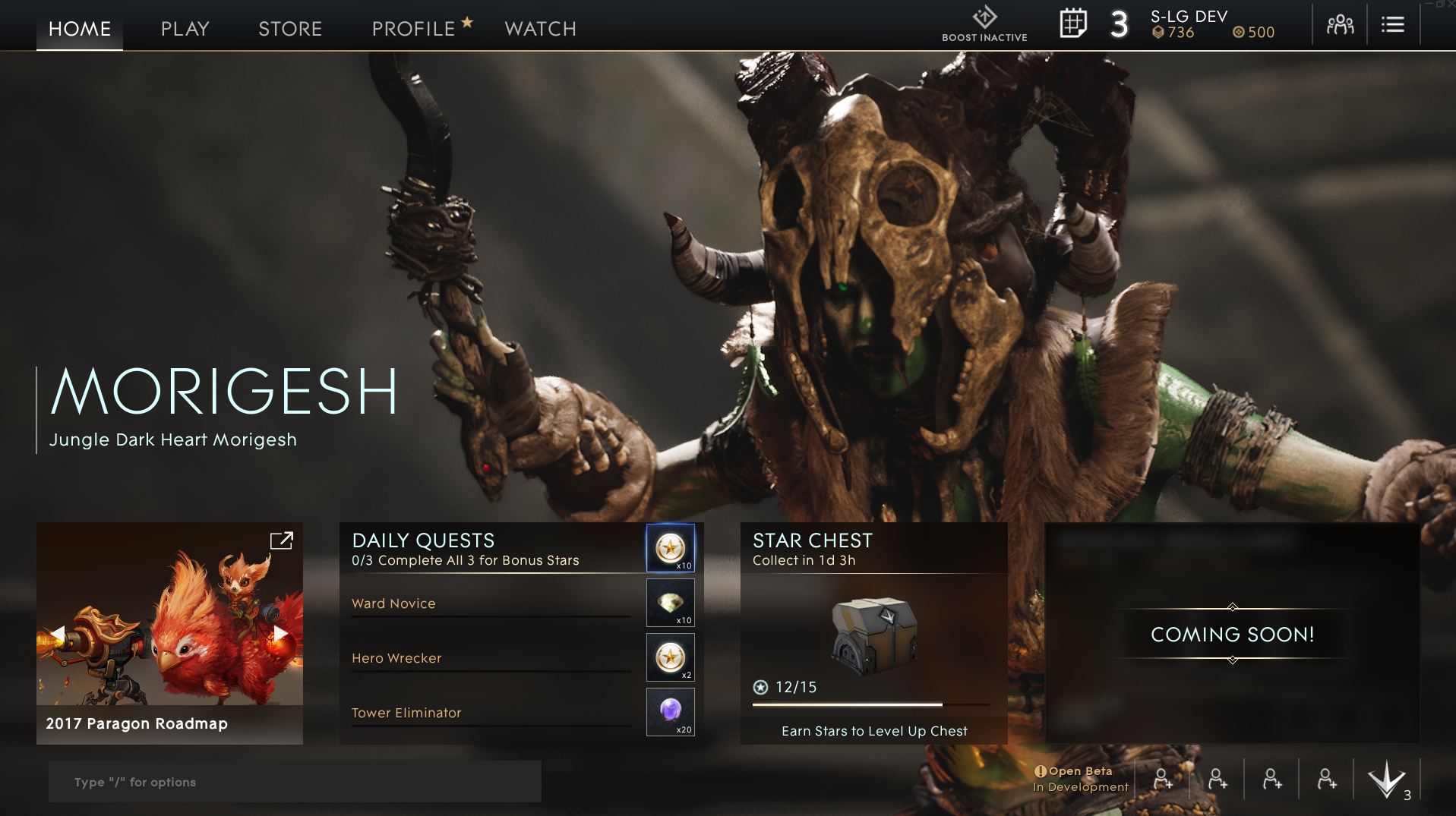Click the HOME tab
This screenshot has height=816, width=1456.
80,29
